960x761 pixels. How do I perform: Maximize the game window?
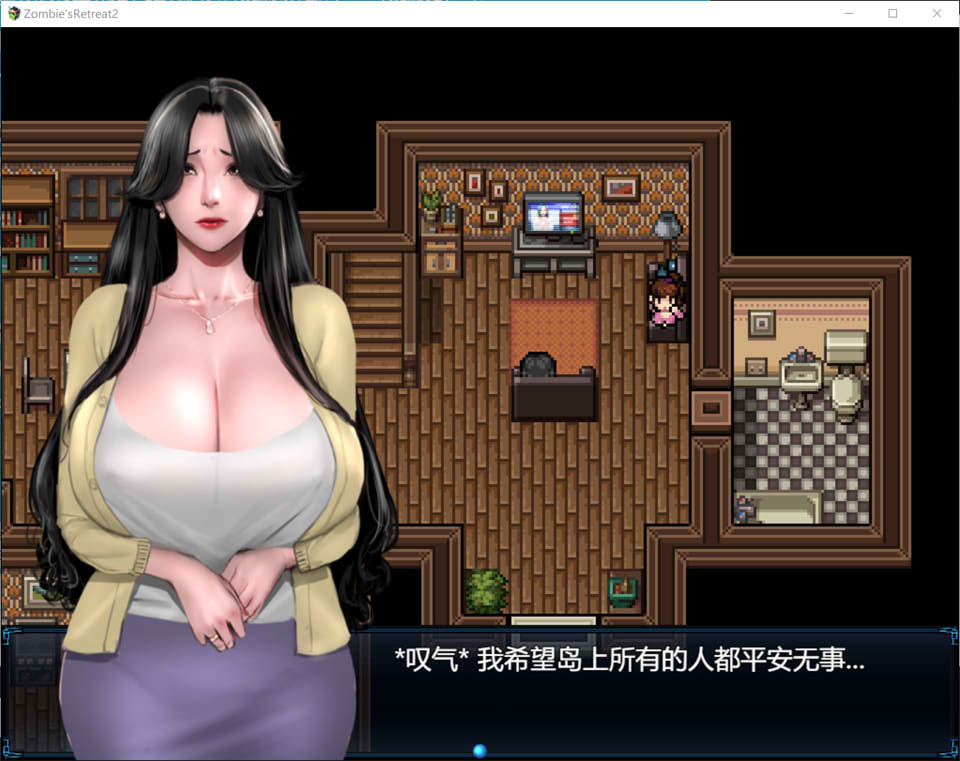(893, 14)
